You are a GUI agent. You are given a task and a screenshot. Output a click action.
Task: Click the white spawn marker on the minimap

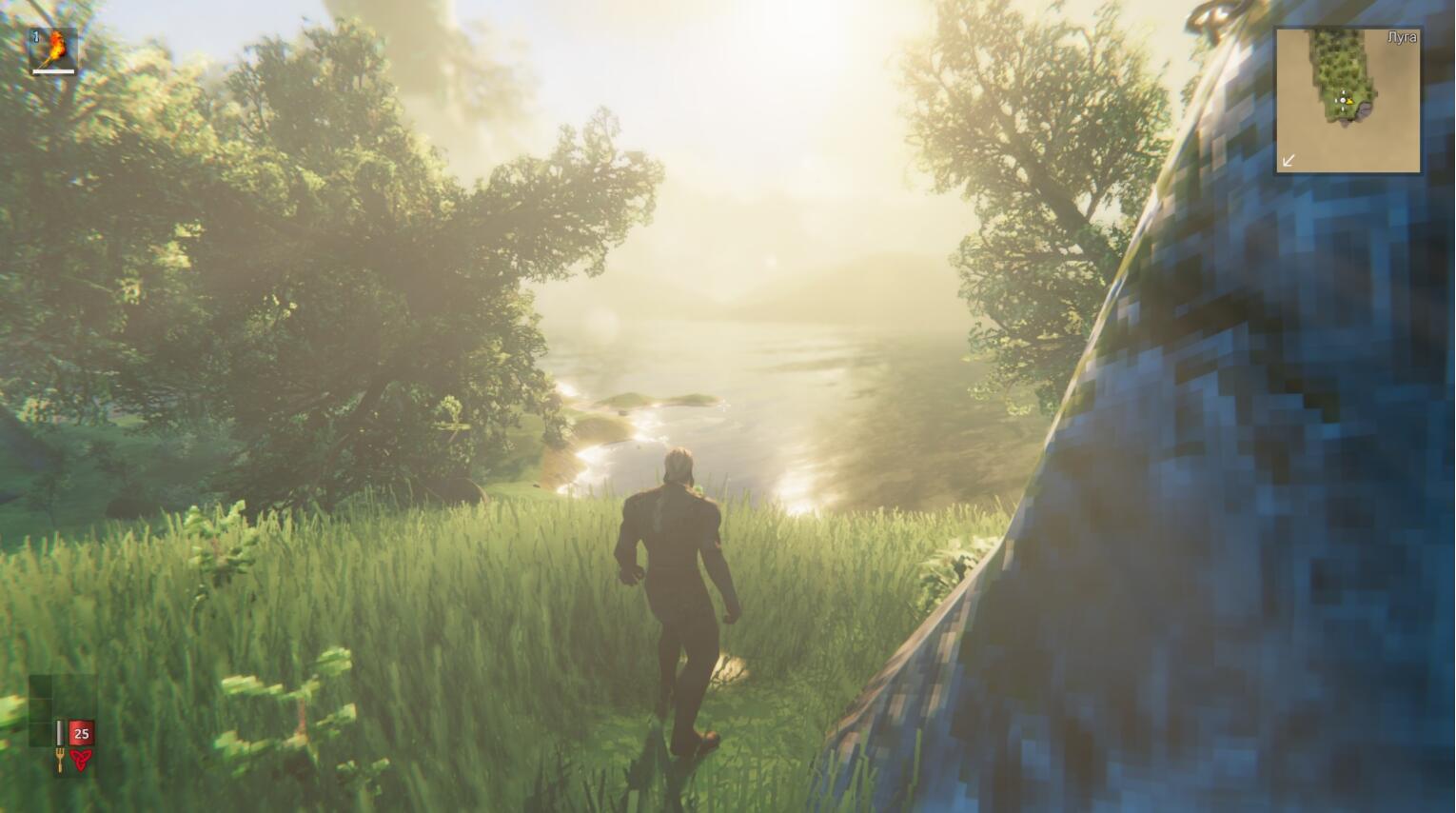(x=1342, y=99)
